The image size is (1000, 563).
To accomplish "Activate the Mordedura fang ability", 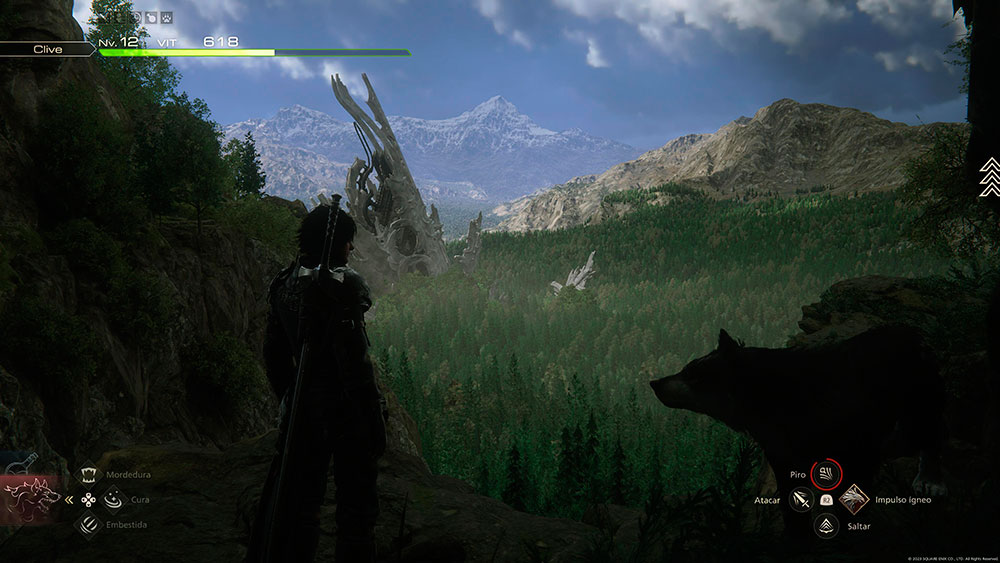I will point(89,476).
